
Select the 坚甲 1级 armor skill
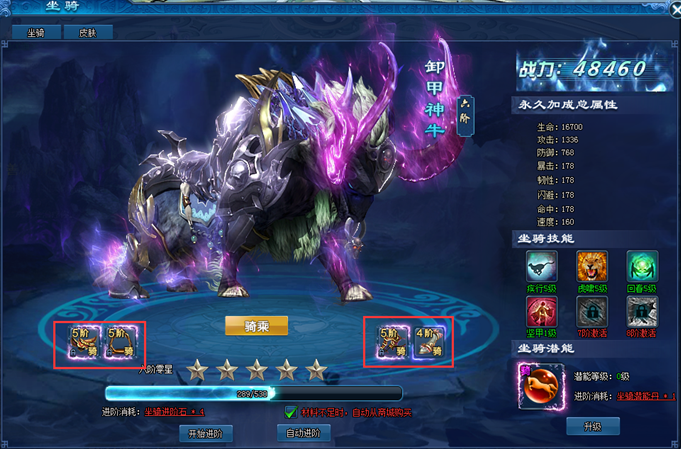[544, 310]
